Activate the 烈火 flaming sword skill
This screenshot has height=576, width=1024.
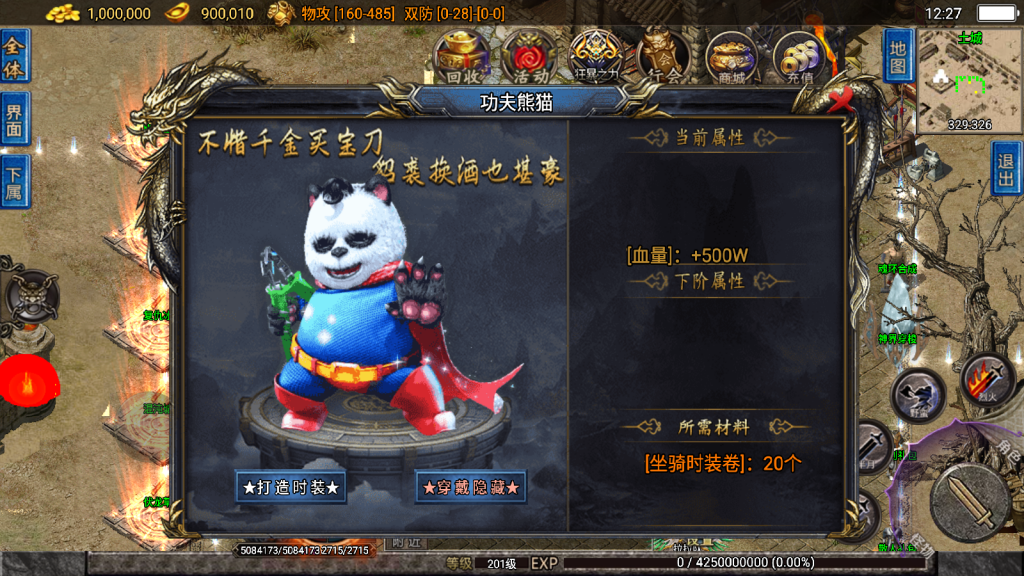pyautogui.click(x=987, y=379)
